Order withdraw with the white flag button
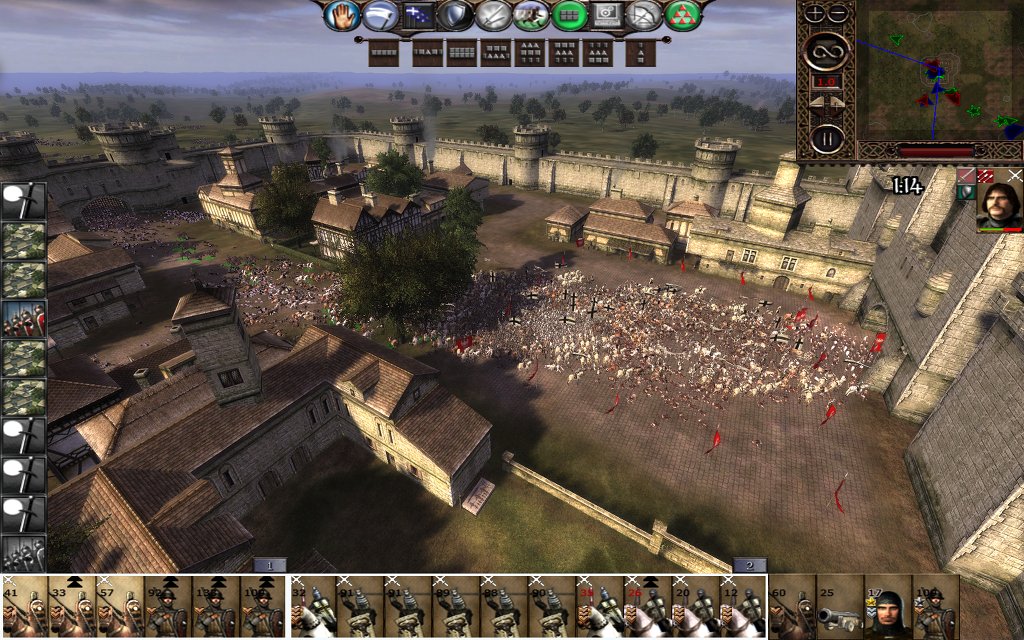 click(381, 15)
